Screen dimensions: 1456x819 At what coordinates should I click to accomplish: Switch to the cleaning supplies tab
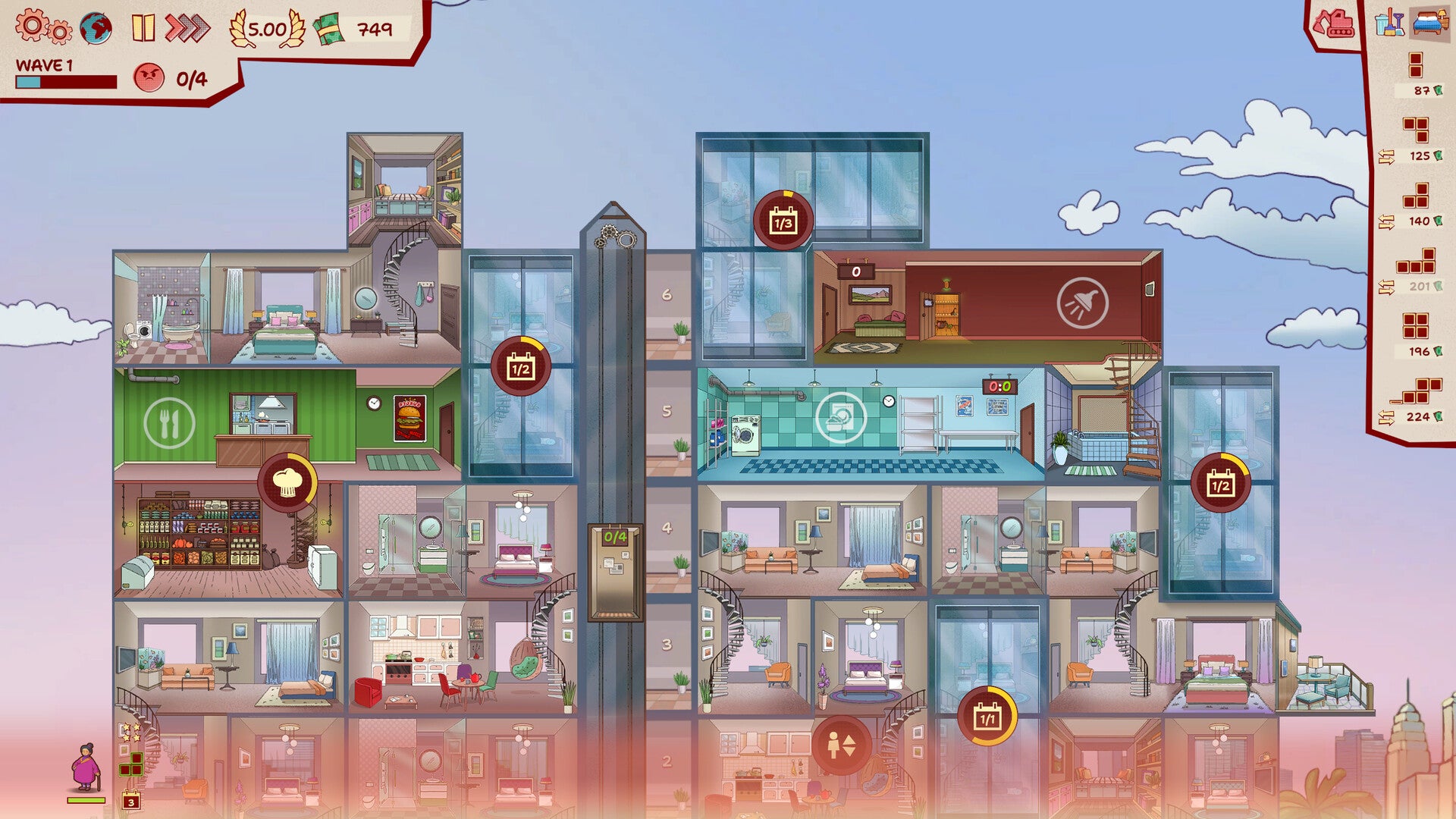pyautogui.click(x=1389, y=23)
